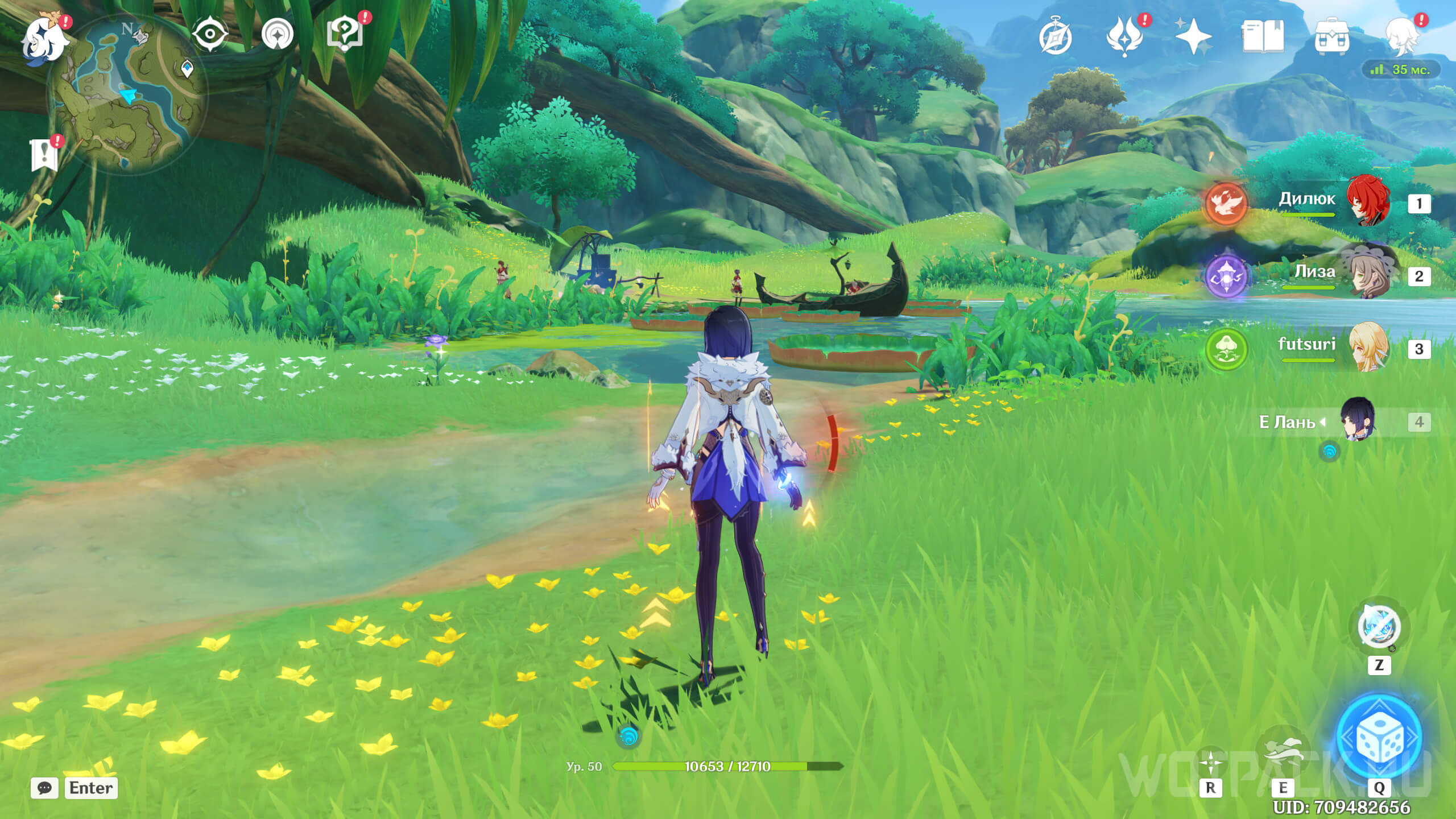Open the co-op mode icon
This screenshot has height=819, width=1456.
(x=278, y=34)
